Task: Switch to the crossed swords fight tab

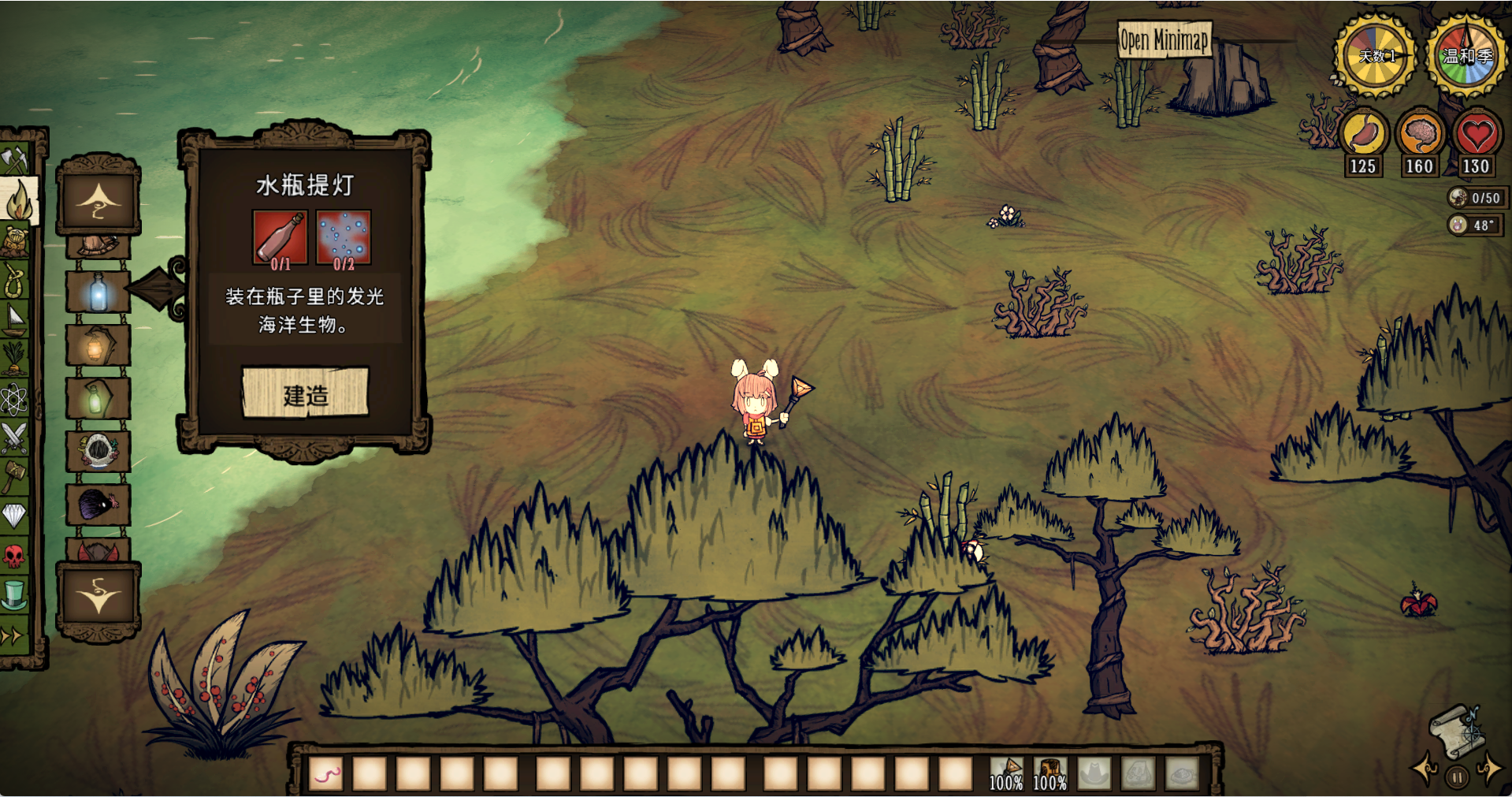Action: [x=15, y=438]
